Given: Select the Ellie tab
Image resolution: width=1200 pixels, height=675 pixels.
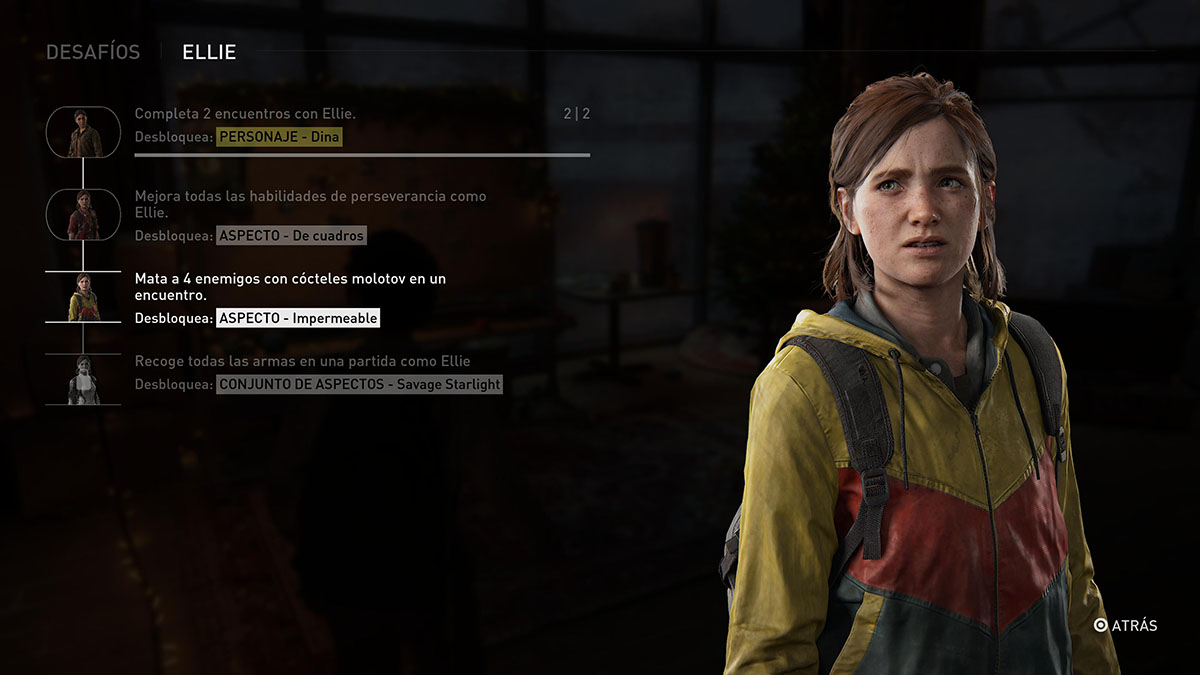Looking at the screenshot, I should pos(209,52).
